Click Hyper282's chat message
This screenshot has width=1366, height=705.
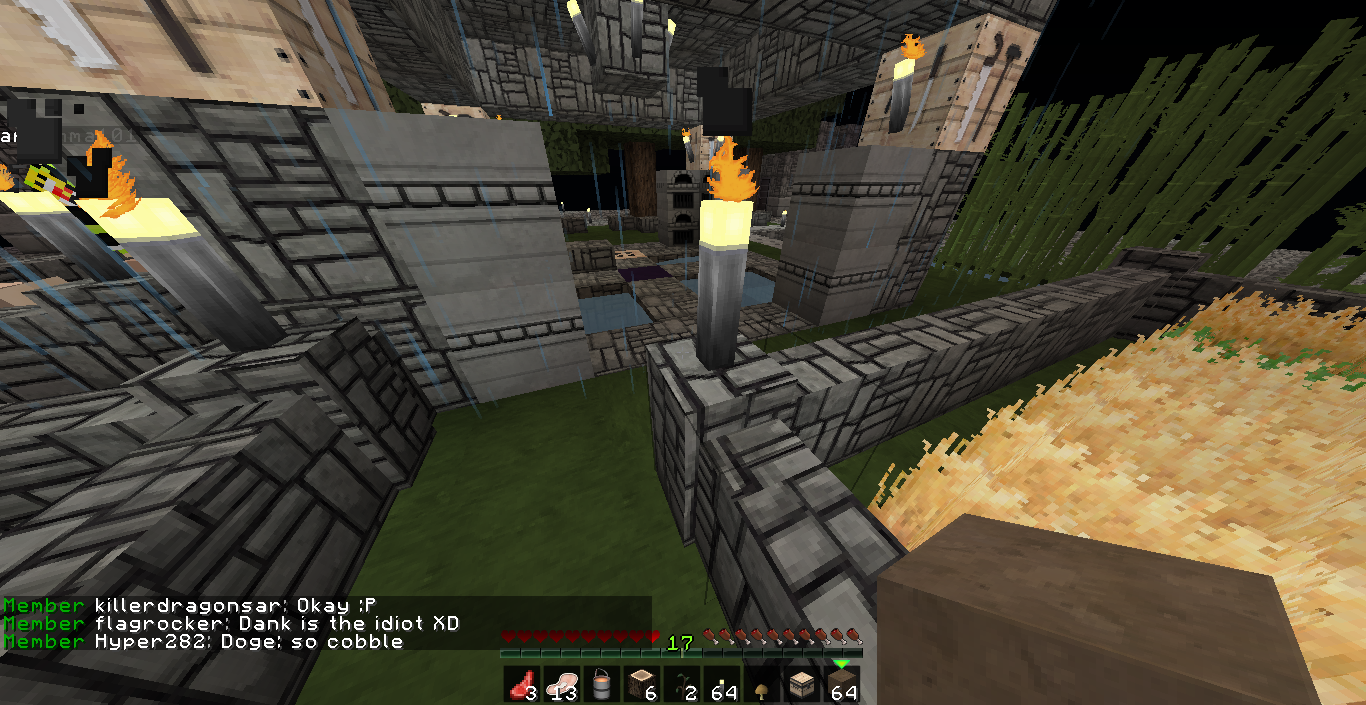click(x=248, y=642)
